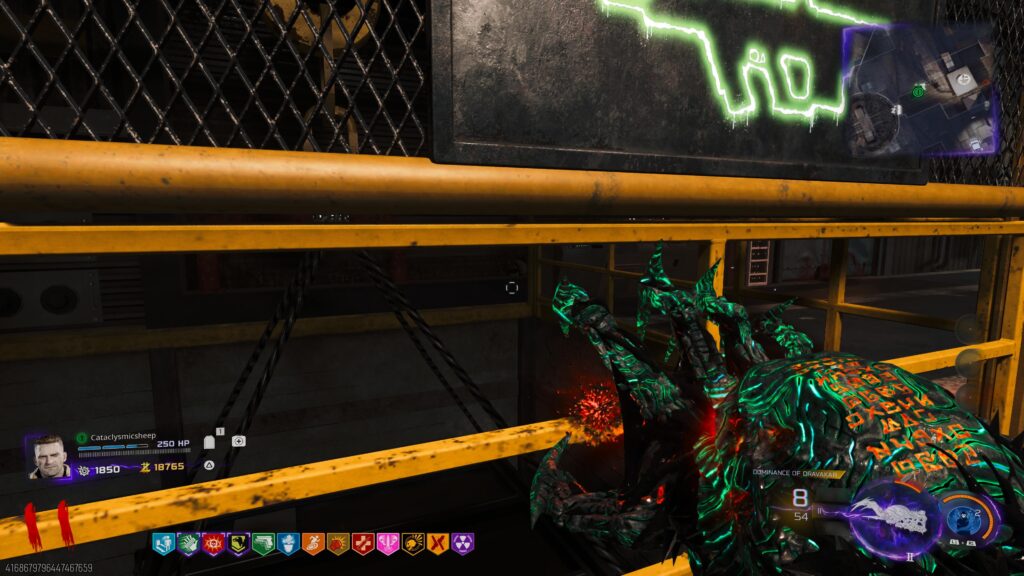This screenshot has width=1024, height=576.
Task: Click the pink Double Tap perk icon
Action: [388, 544]
